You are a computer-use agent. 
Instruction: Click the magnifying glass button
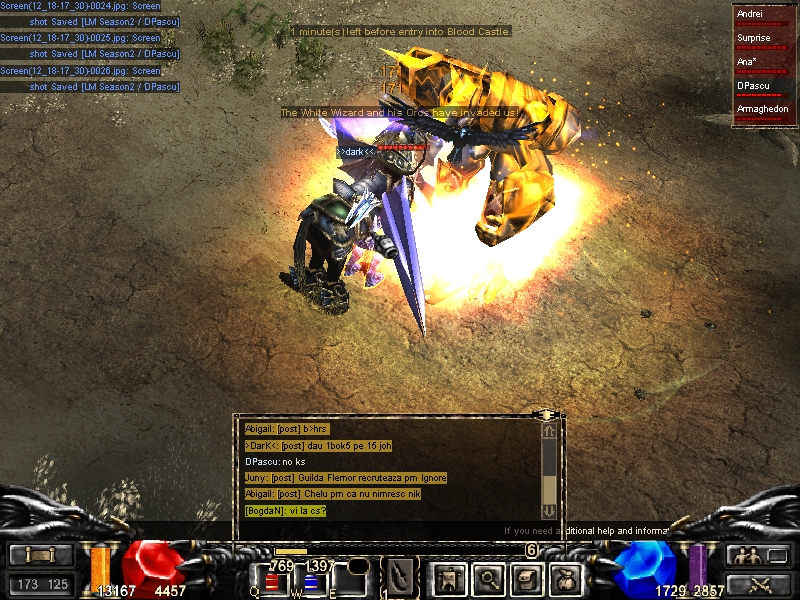tap(488, 578)
